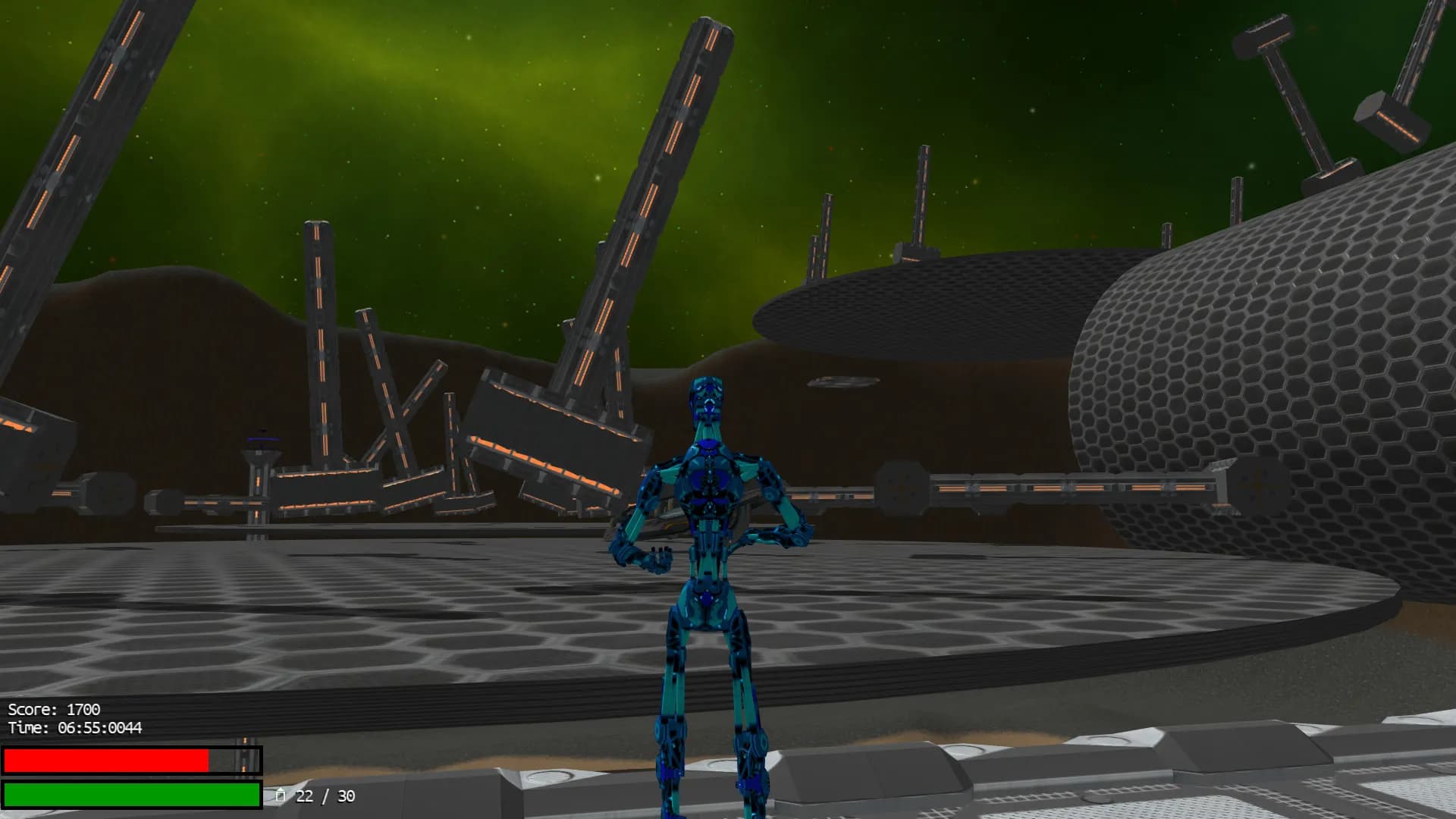Click the Score counter showing 1700
The height and width of the screenshot is (819, 1456).
point(53,711)
